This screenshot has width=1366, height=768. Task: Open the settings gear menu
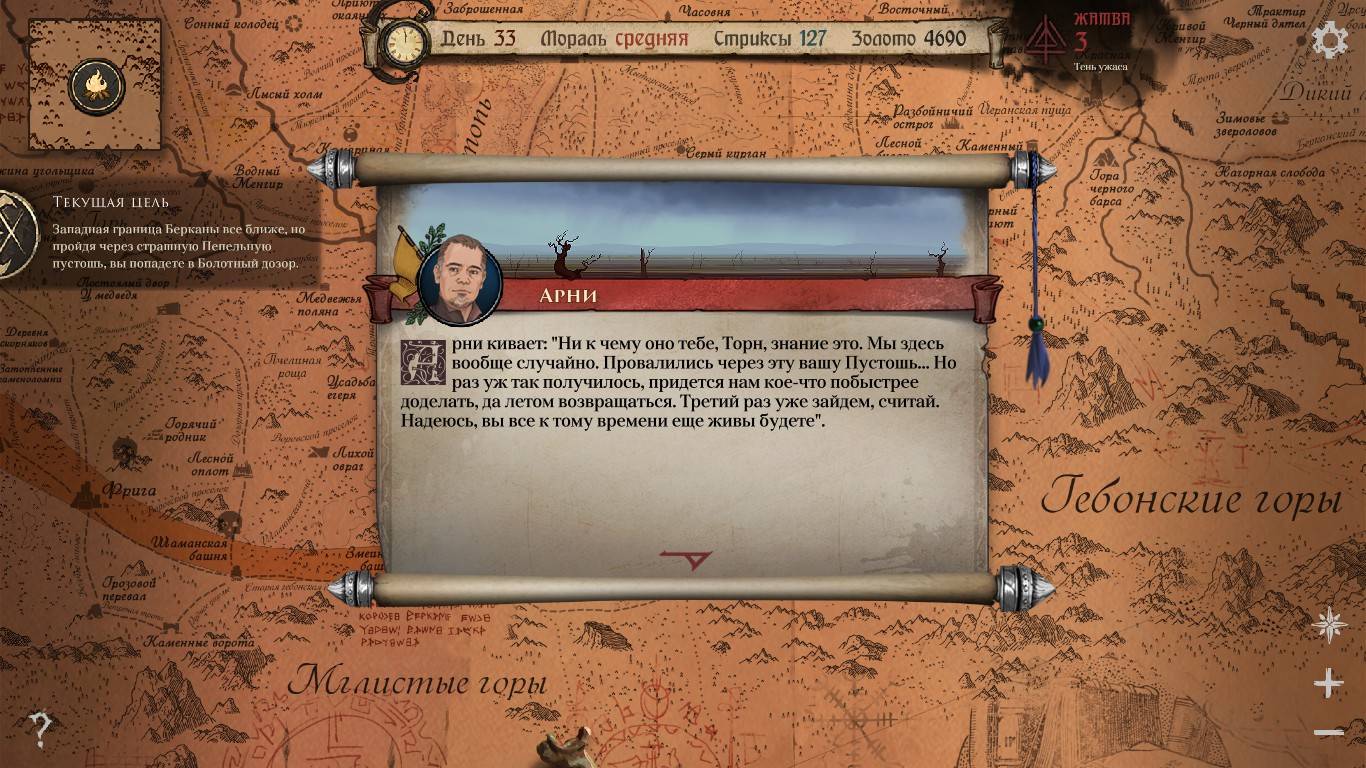point(1329,41)
